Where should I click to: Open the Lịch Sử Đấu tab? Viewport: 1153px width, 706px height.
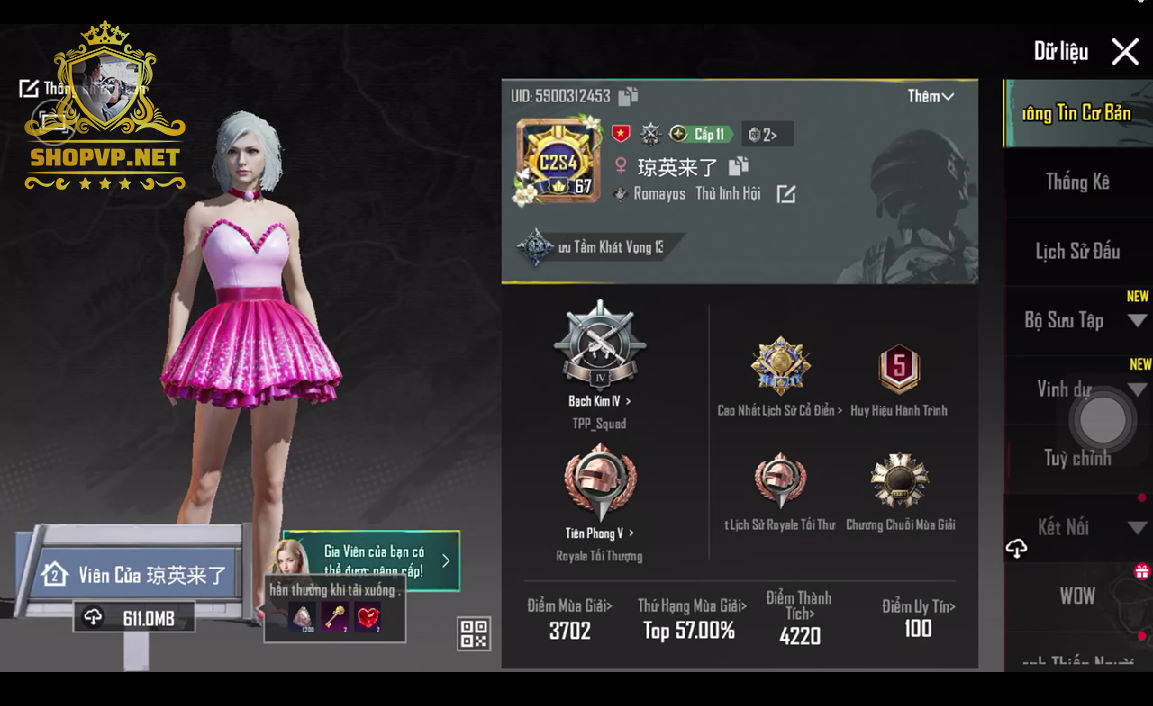click(1077, 251)
